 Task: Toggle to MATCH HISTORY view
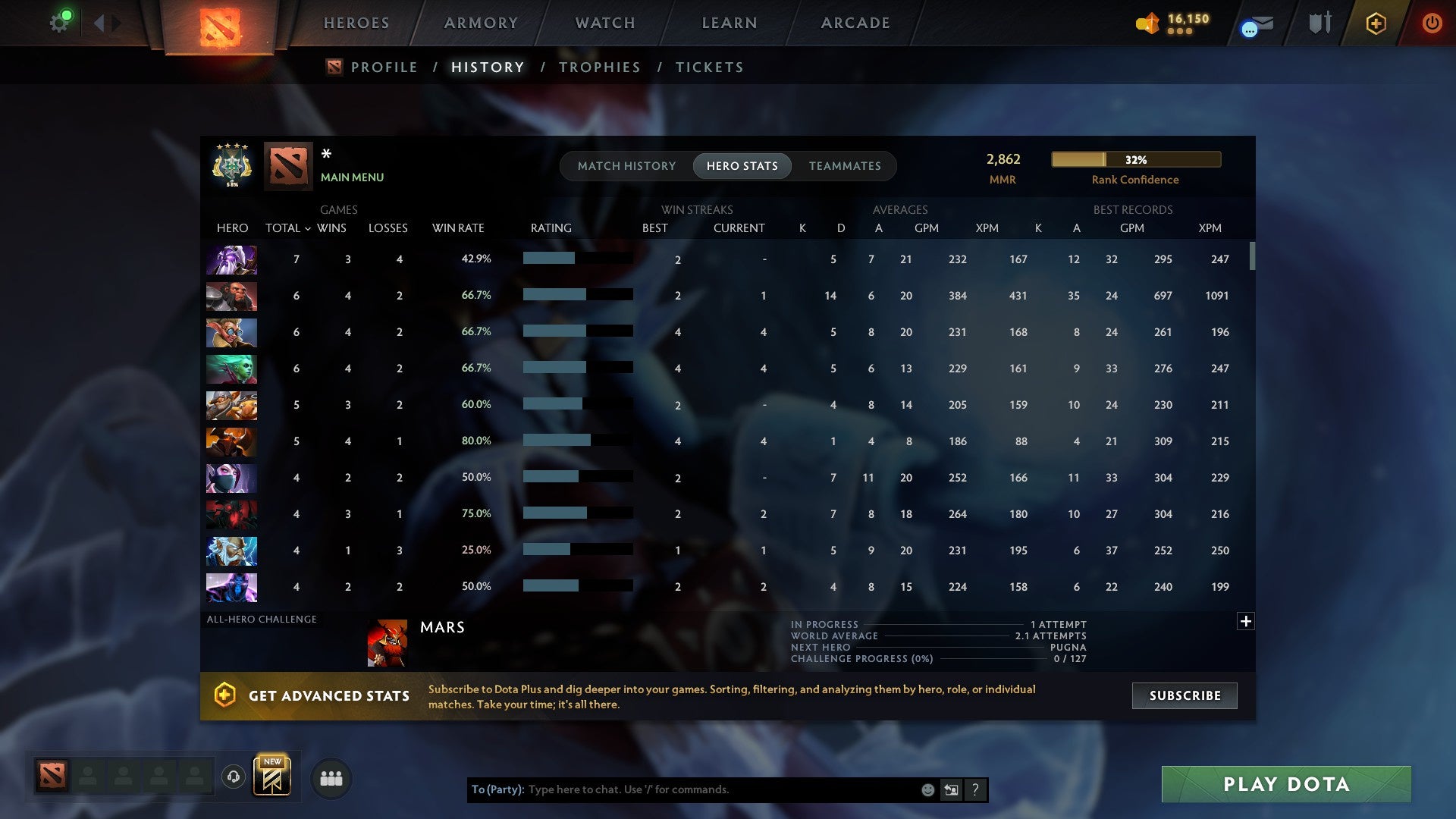(626, 165)
